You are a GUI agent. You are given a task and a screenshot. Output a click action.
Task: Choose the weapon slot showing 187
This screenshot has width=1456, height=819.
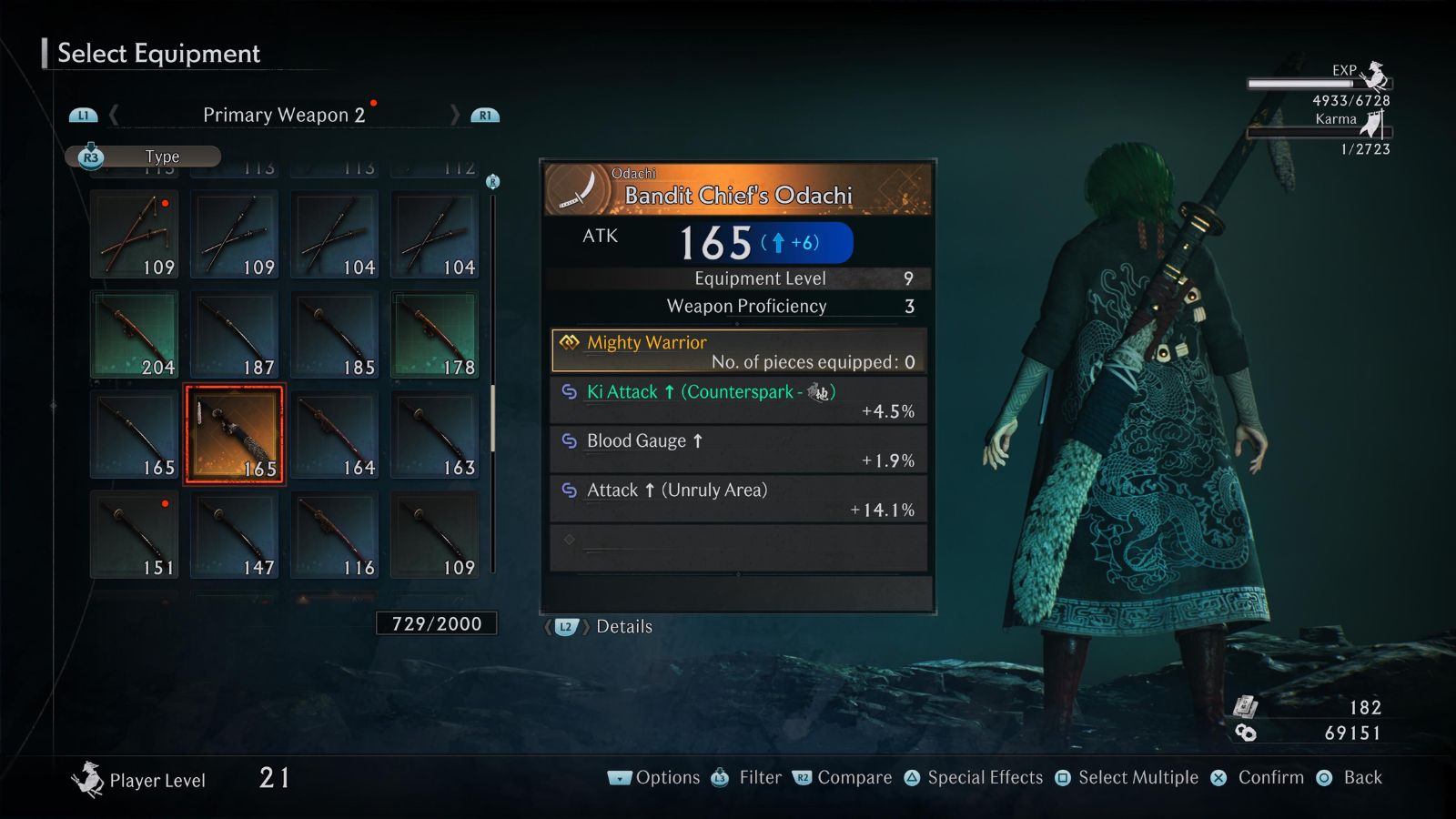(x=235, y=334)
